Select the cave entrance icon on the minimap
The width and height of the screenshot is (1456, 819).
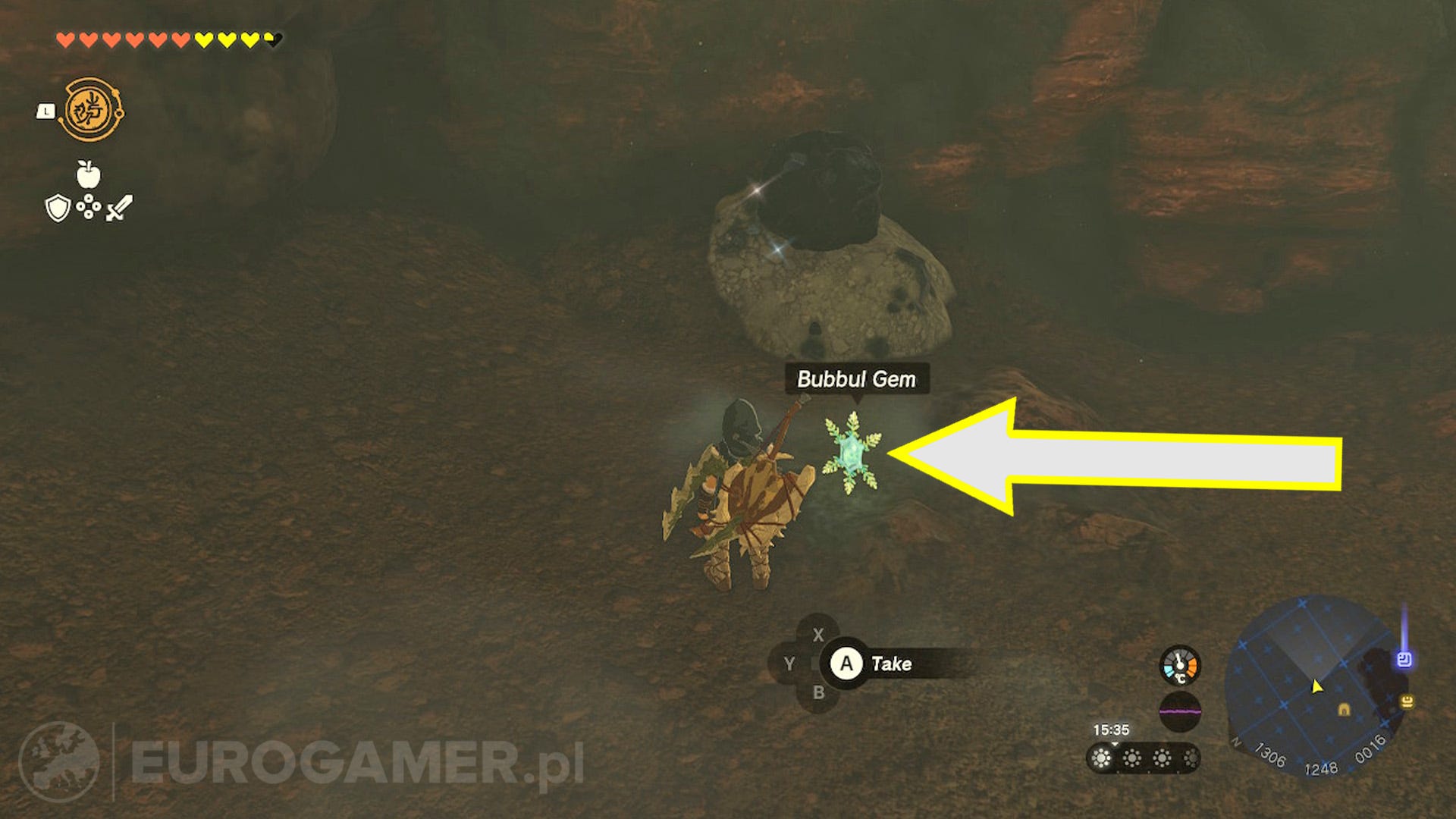click(1345, 711)
